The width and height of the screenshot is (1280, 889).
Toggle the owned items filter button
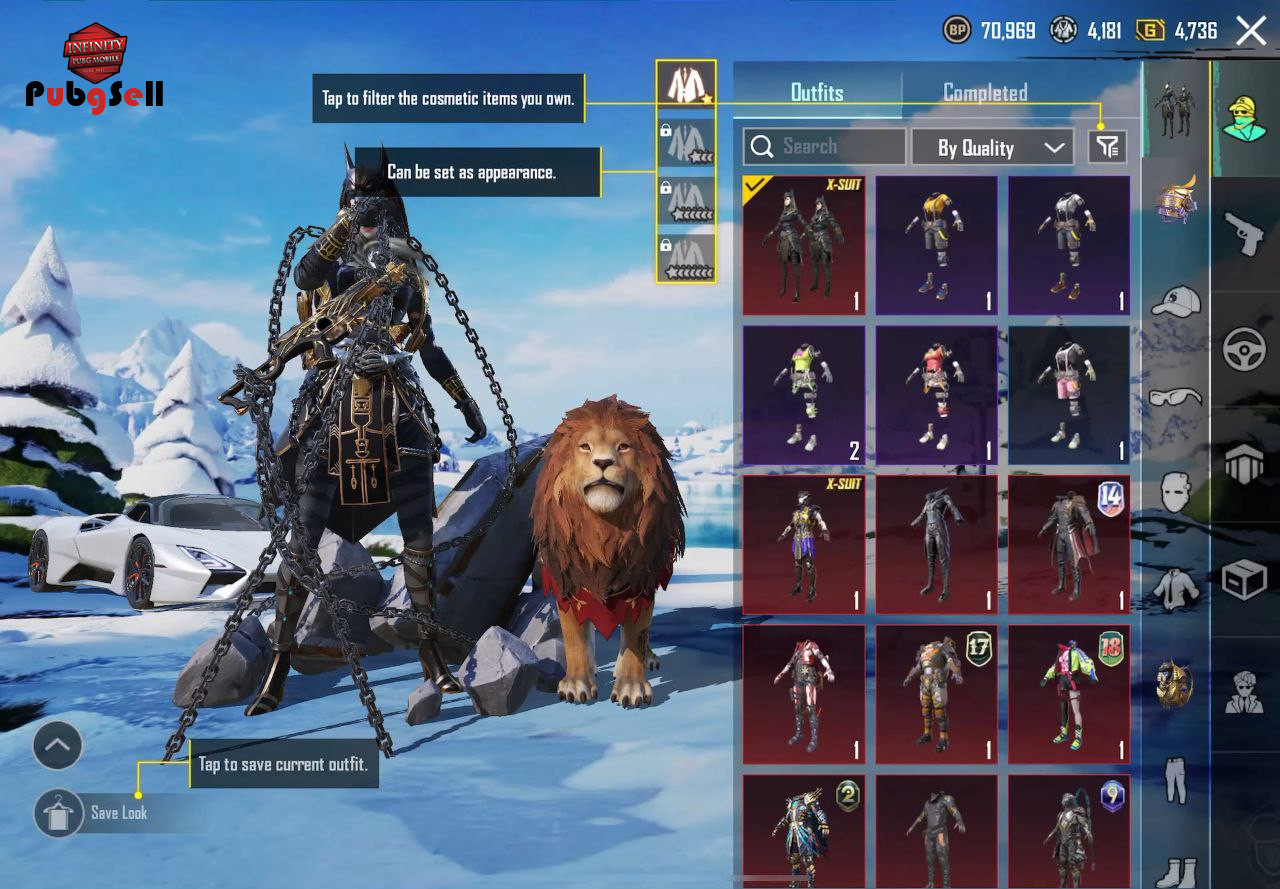point(1107,147)
